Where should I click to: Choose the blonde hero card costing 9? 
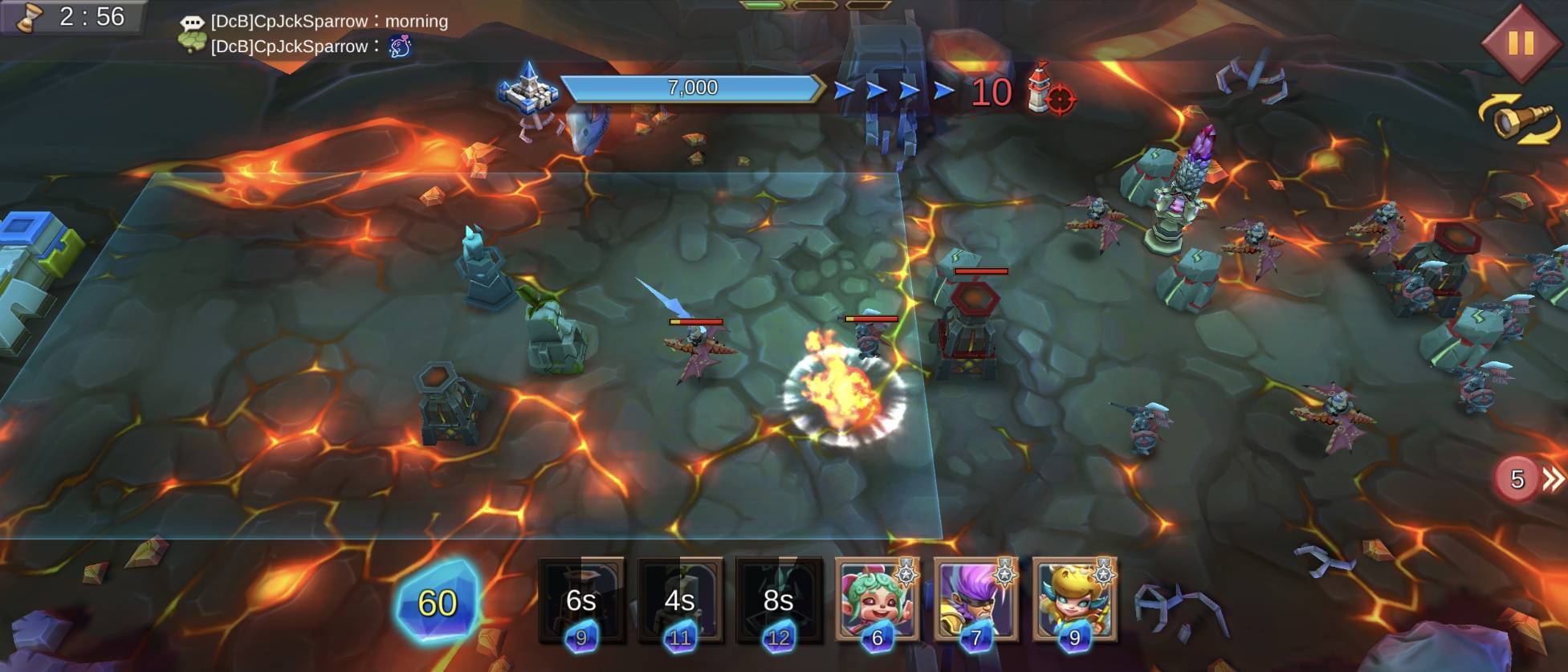coord(1074,600)
